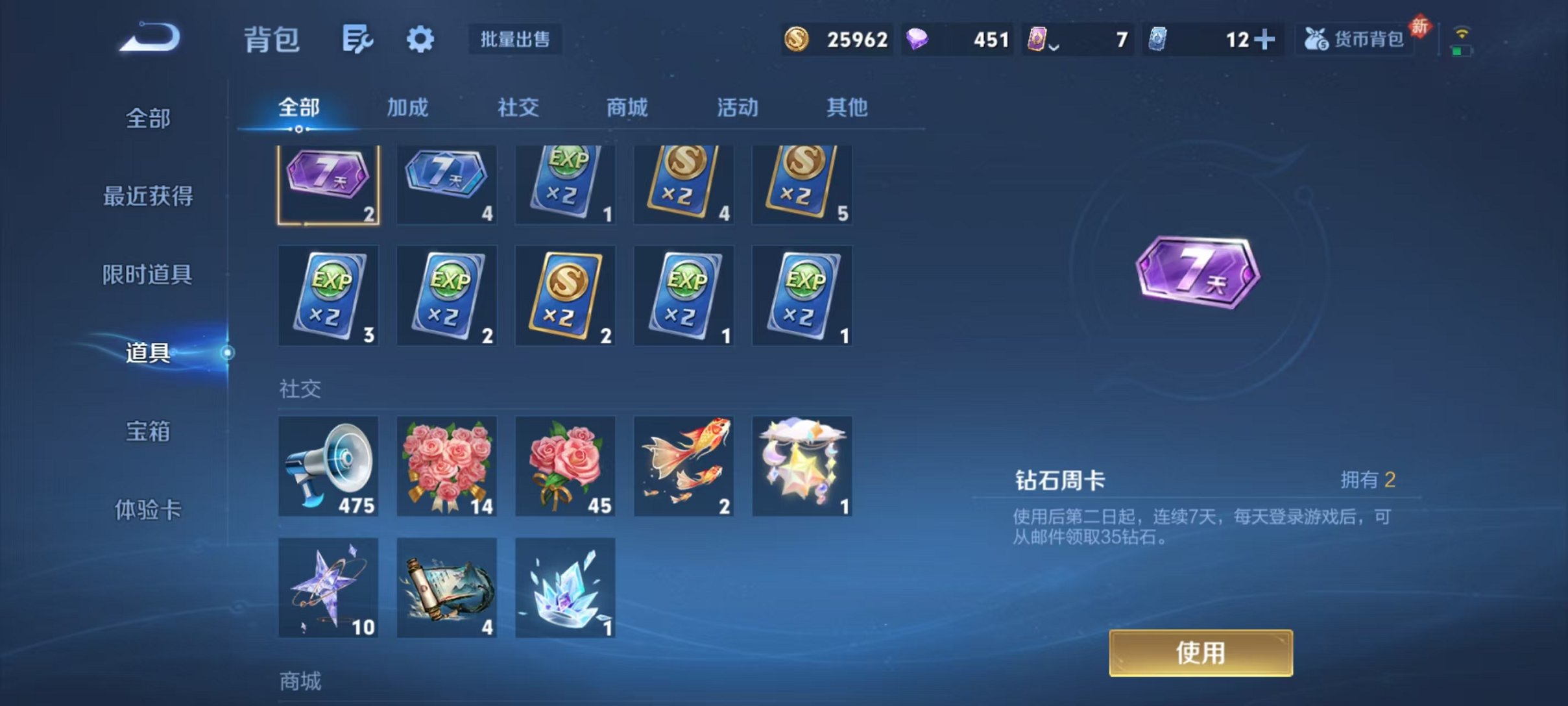Switch to the 社交 tab
The height and width of the screenshot is (706, 1568).
(x=516, y=108)
